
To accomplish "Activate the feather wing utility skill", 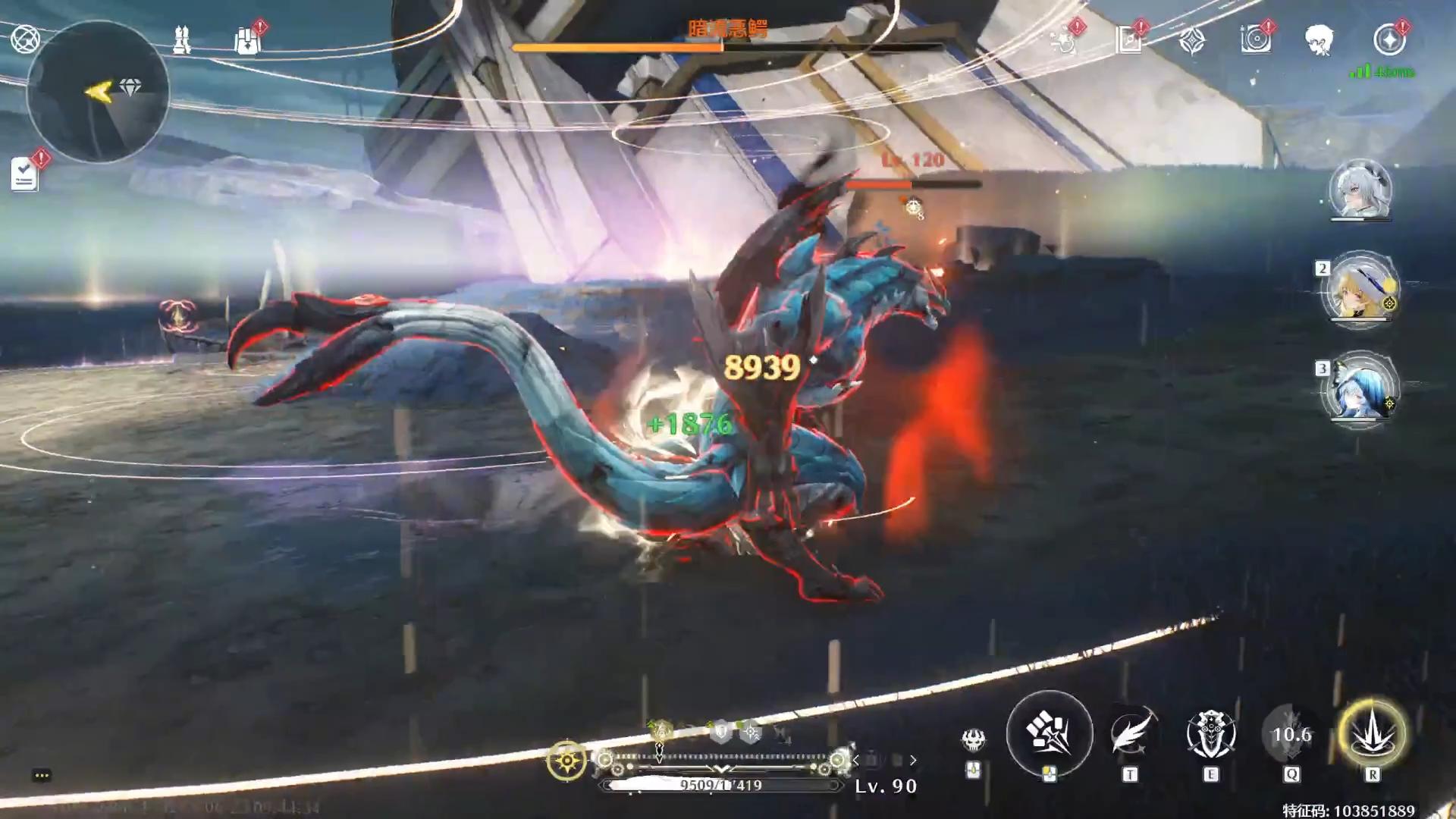I will [1131, 734].
